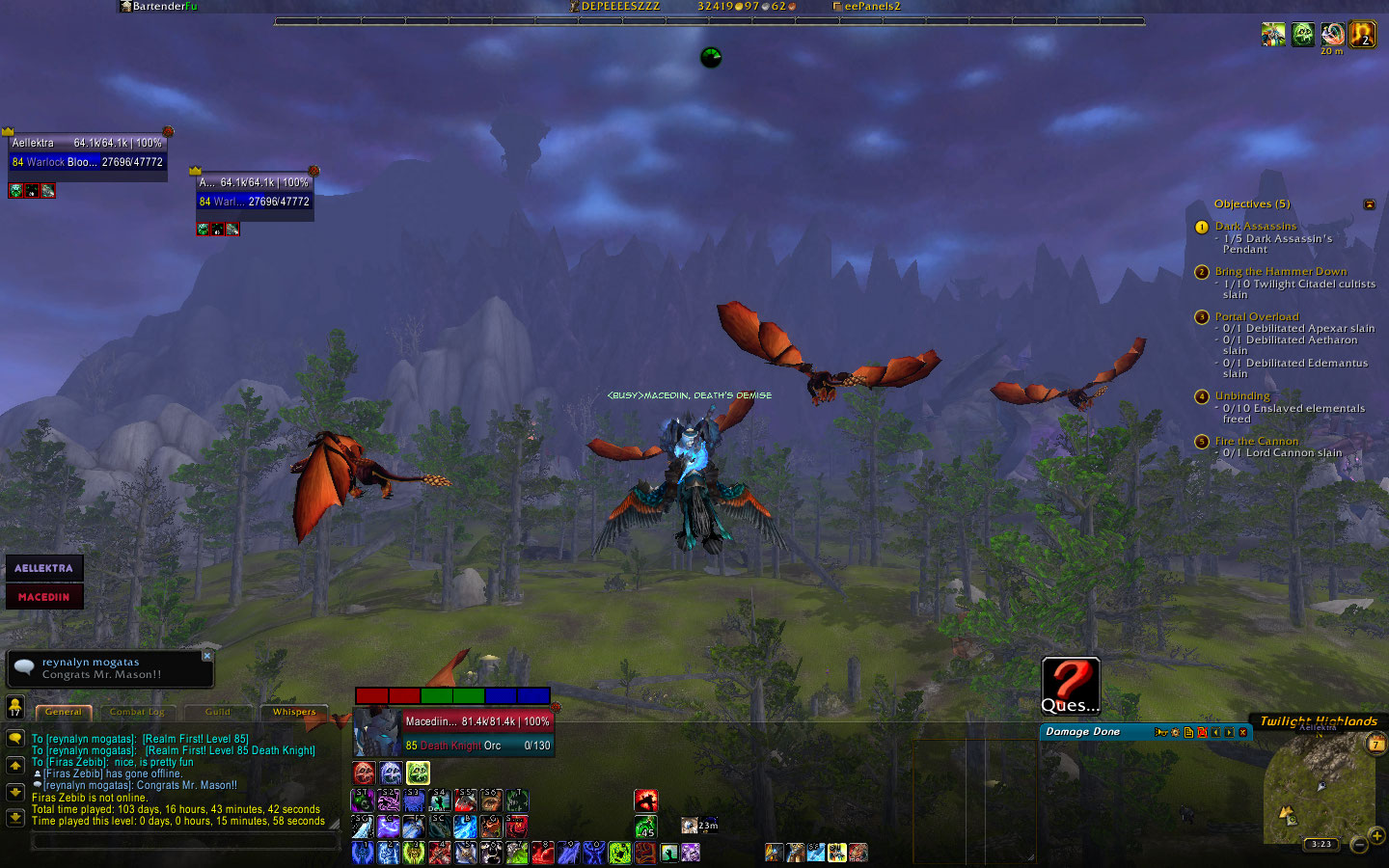Select the MACEDIIN raid frame button
Viewport: 1389px width, 868px height.
(44, 597)
